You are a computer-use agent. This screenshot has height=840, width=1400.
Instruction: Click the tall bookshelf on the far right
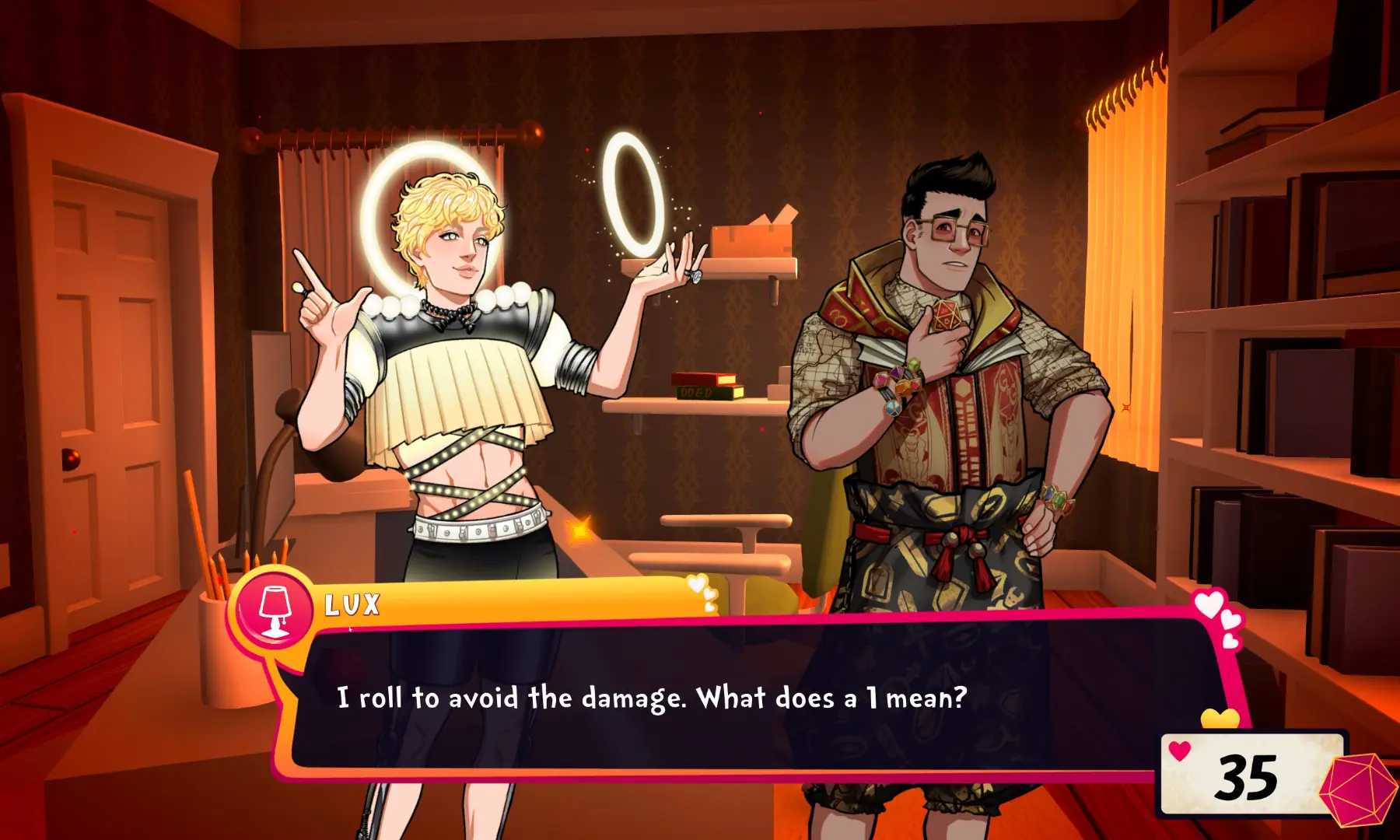click(1283, 311)
